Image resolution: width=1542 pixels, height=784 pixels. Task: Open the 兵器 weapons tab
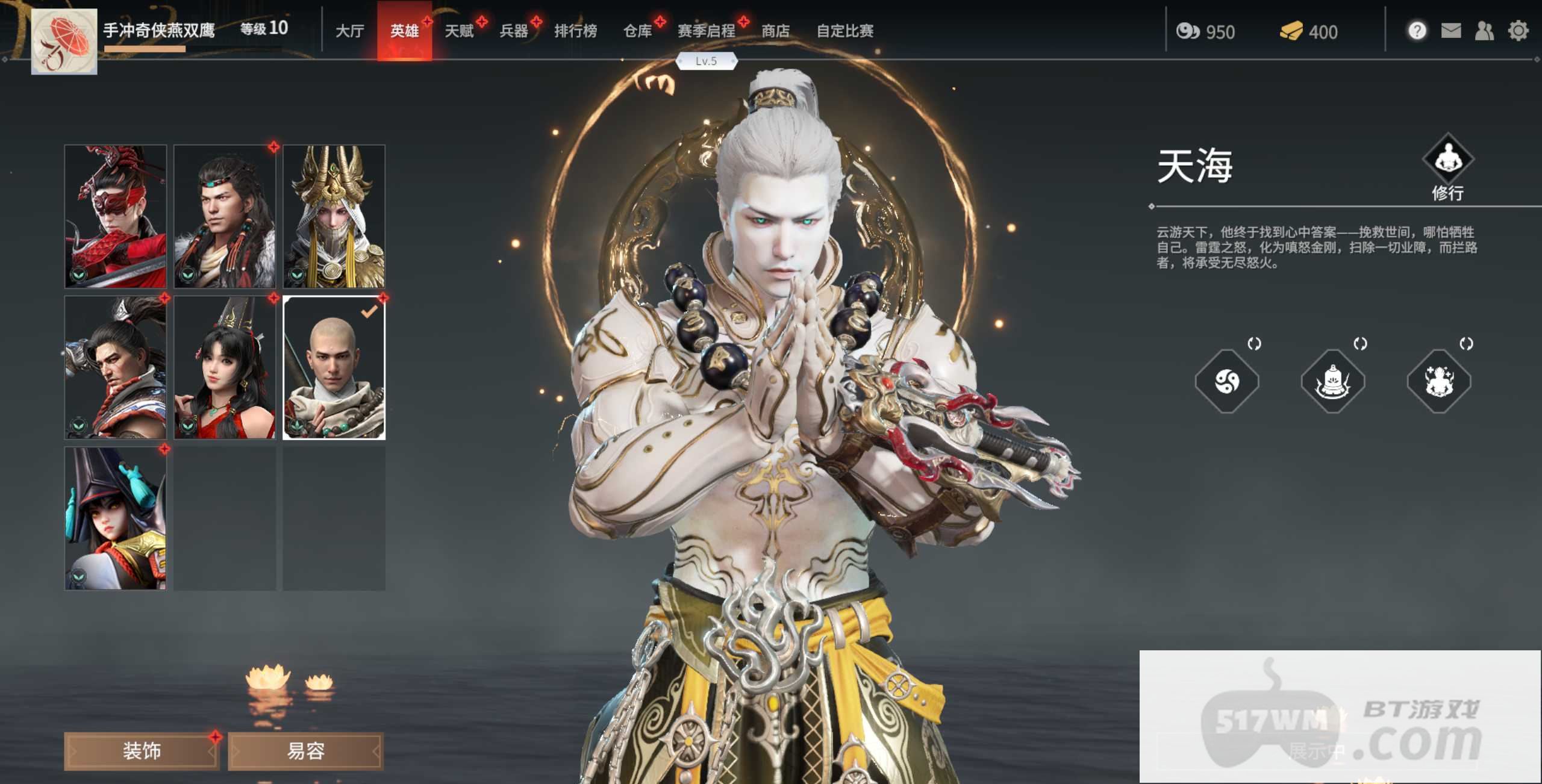tap(514, 31)
